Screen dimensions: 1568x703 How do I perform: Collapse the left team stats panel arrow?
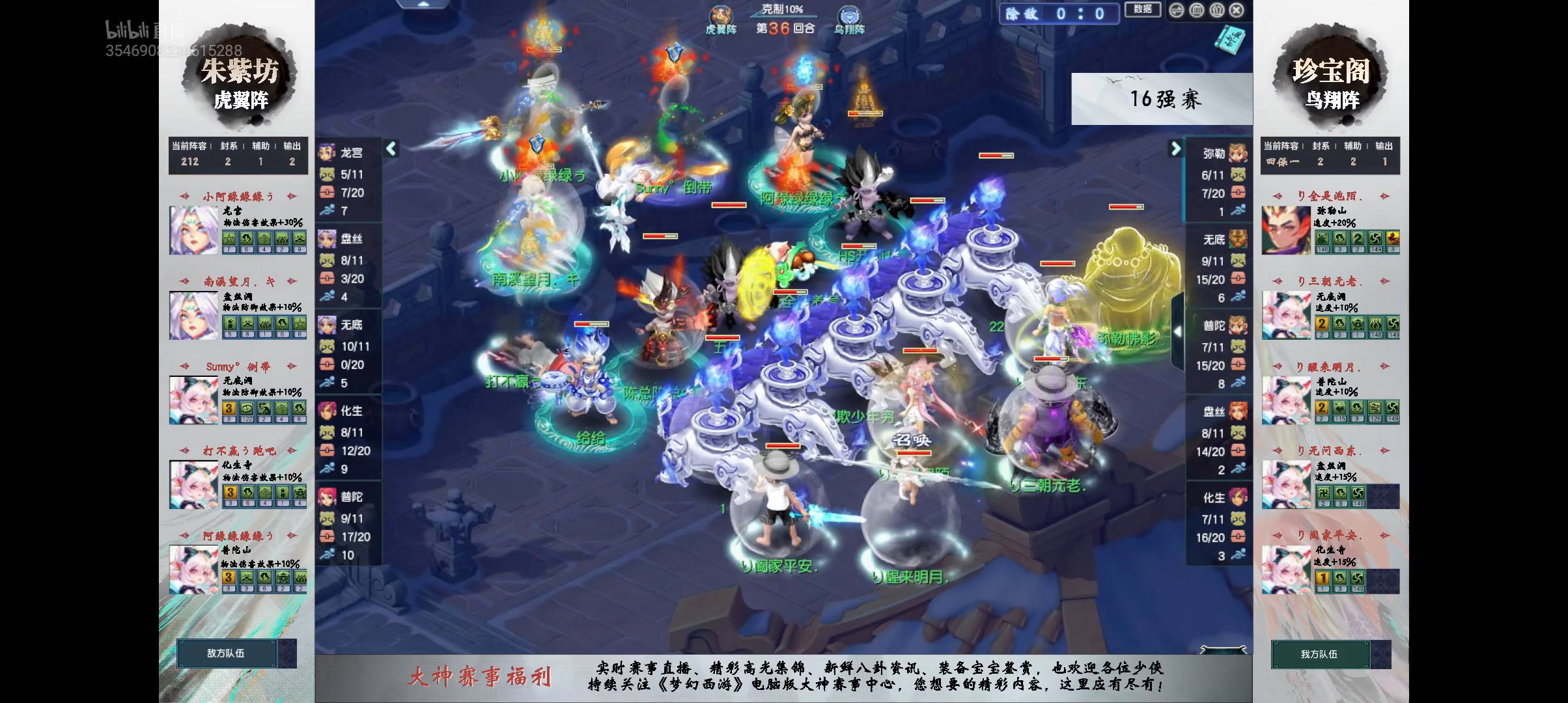[391, 148]
